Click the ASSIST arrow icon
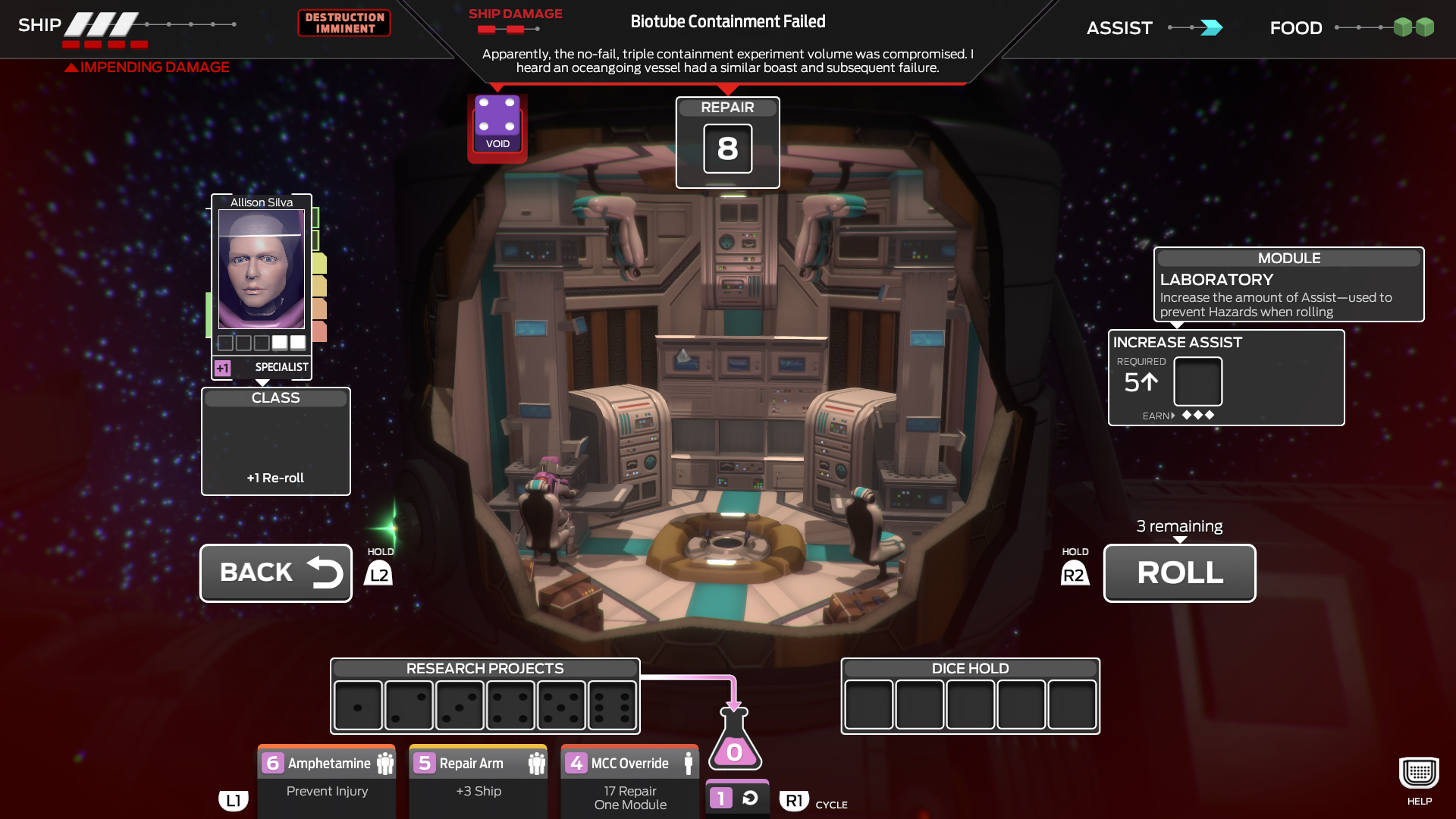The image size is (1456, 819). coord(1211,27)
